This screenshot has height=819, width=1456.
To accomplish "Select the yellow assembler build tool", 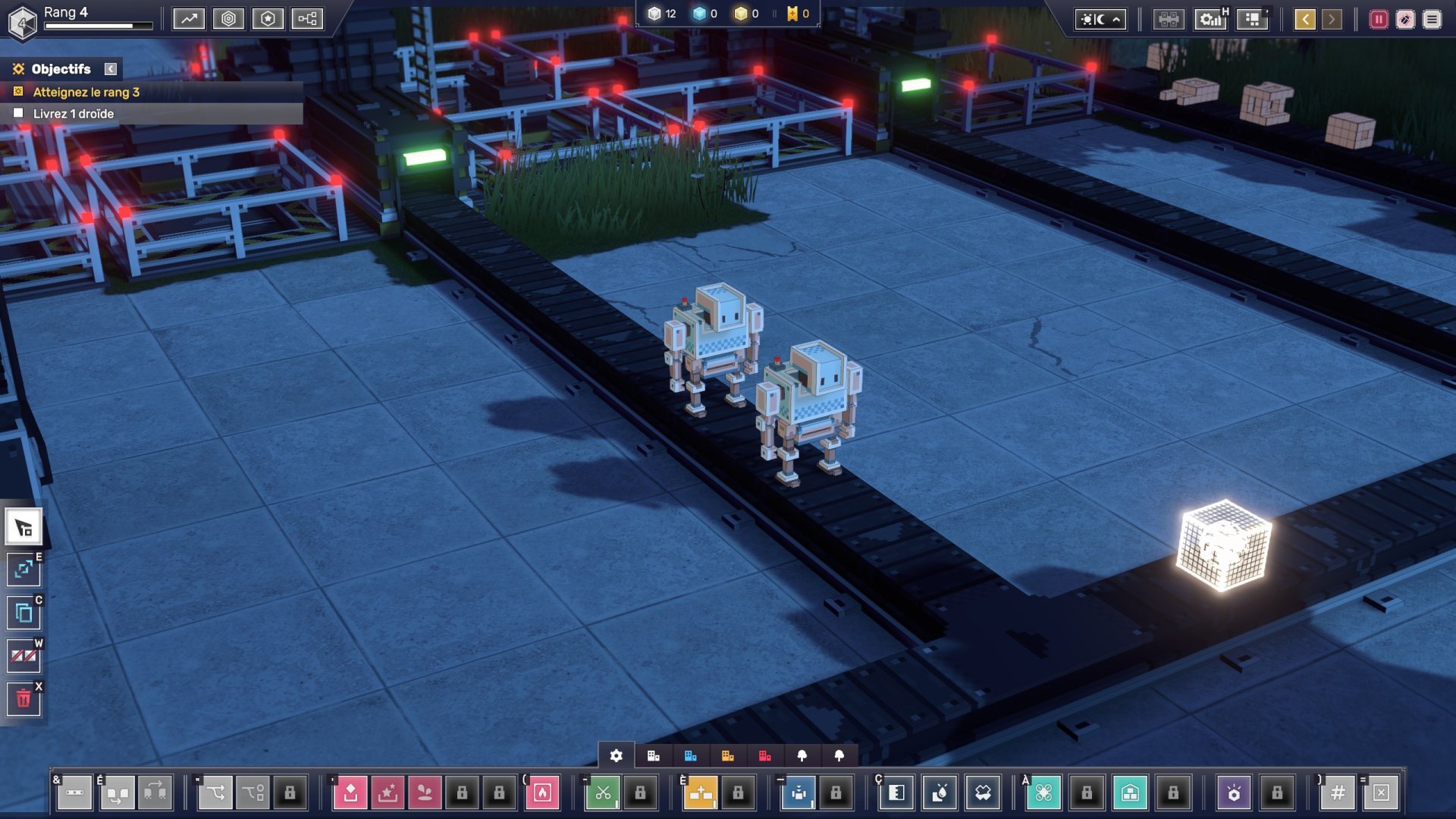I will pos(701,792).
